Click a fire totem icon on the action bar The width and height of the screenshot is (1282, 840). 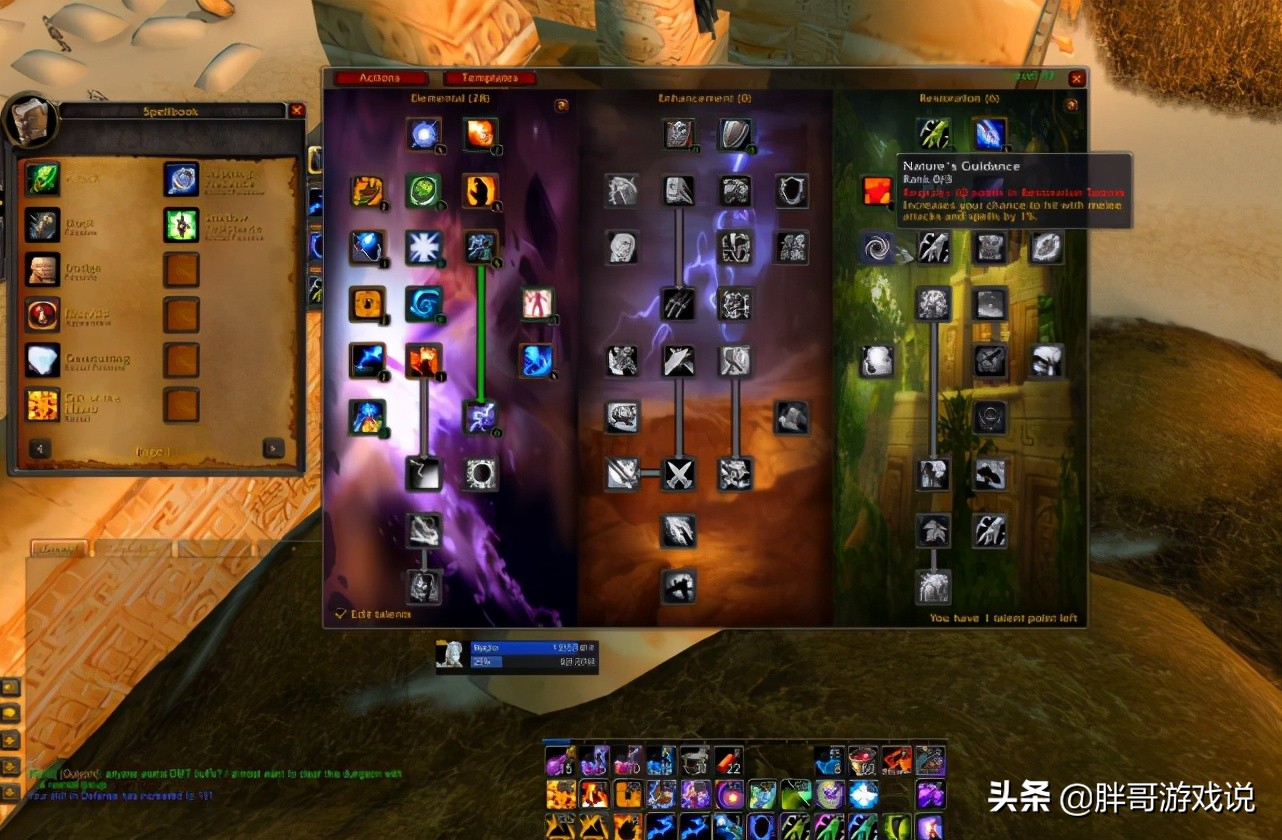[559, 794]
